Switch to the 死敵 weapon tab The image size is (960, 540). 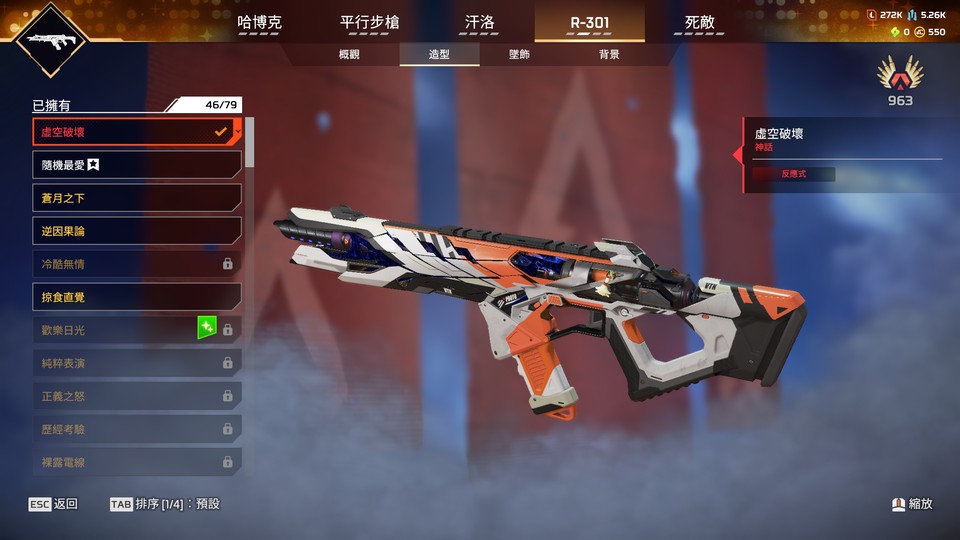[x=700, y=22]
